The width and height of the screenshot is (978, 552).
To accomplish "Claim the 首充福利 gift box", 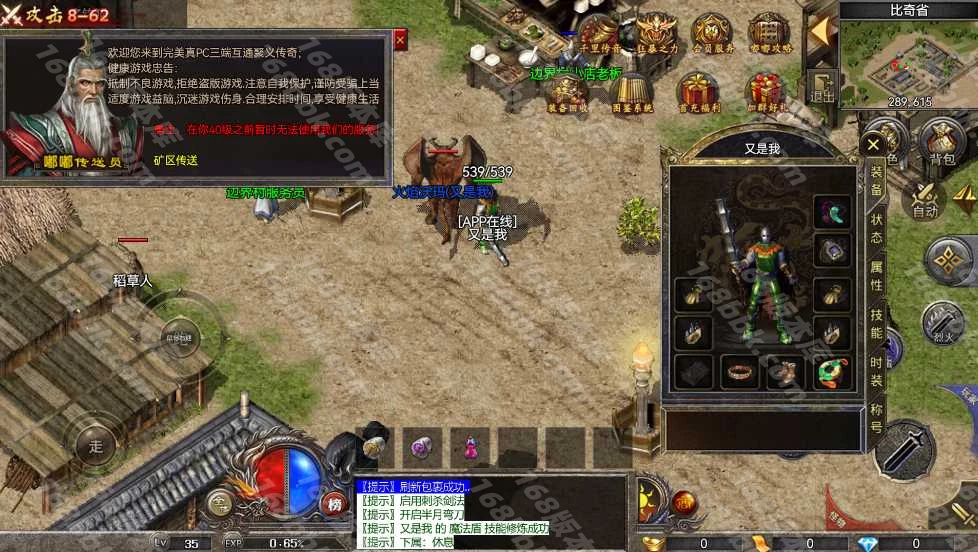I will tap(697, 92).
